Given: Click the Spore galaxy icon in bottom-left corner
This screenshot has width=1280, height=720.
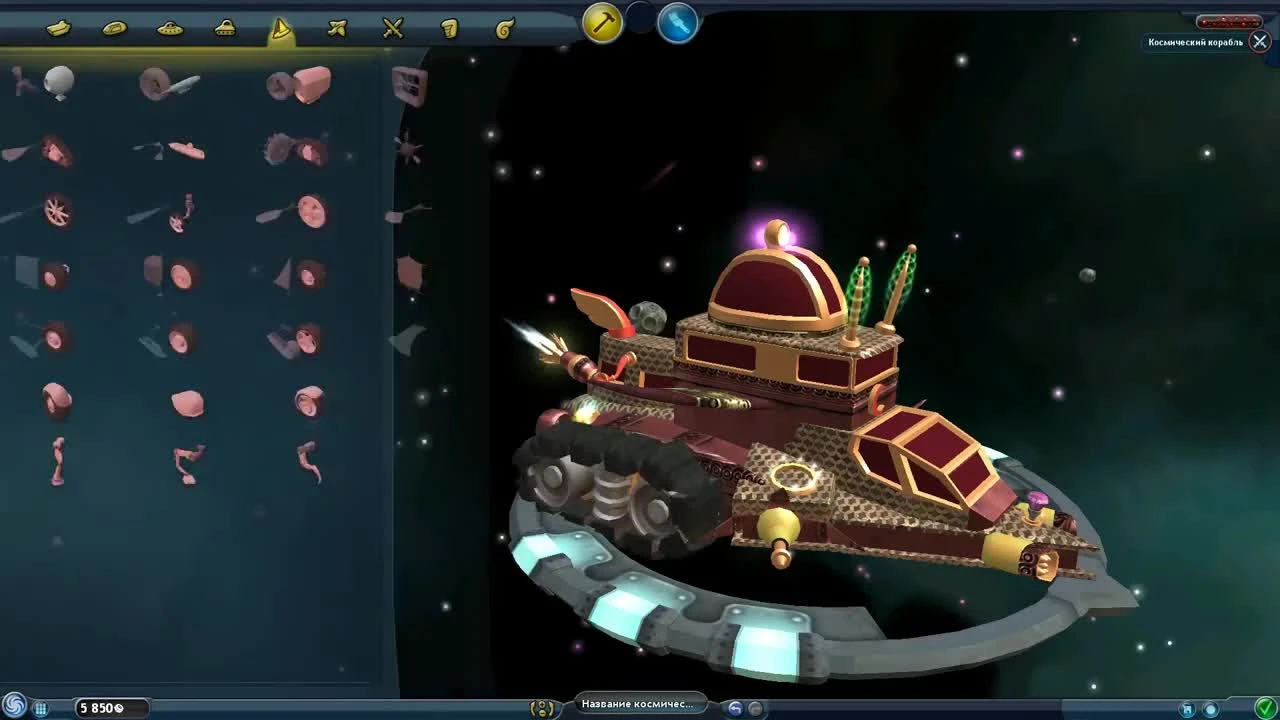Looking at the screenshot, I should 12,704.
